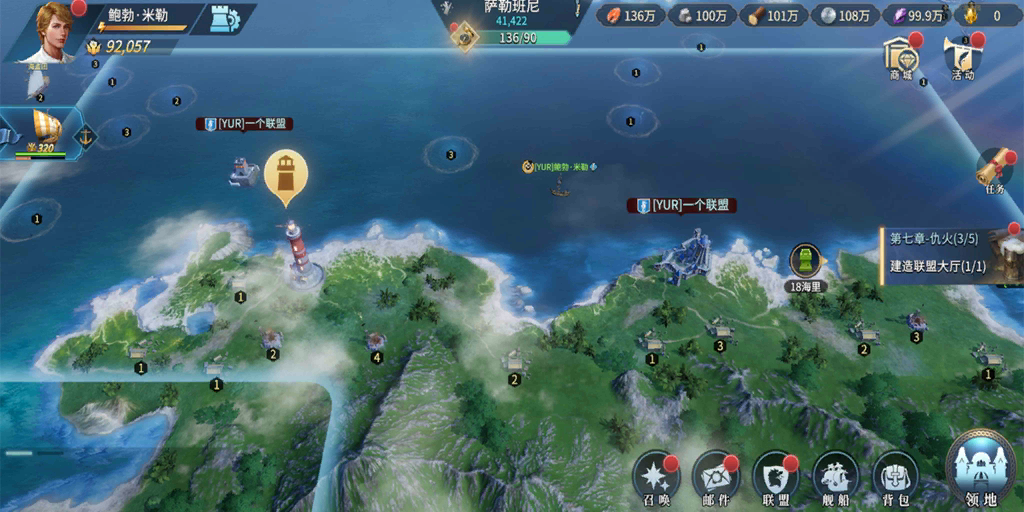Tap the purple crystal resource counter
Screen dimensions: 1024x512
pyautogui.click(x=920, y=16)
